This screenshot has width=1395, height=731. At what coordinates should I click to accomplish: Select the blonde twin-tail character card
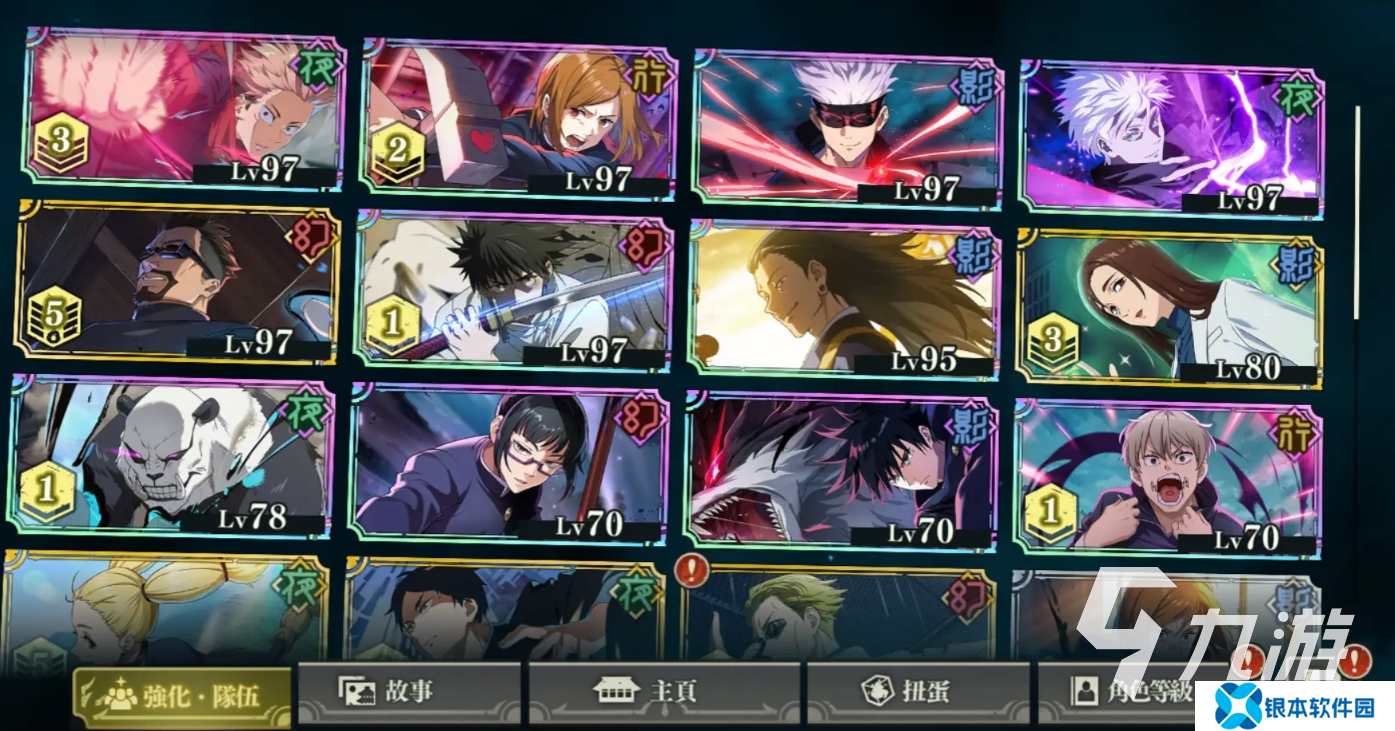[165, 610]
